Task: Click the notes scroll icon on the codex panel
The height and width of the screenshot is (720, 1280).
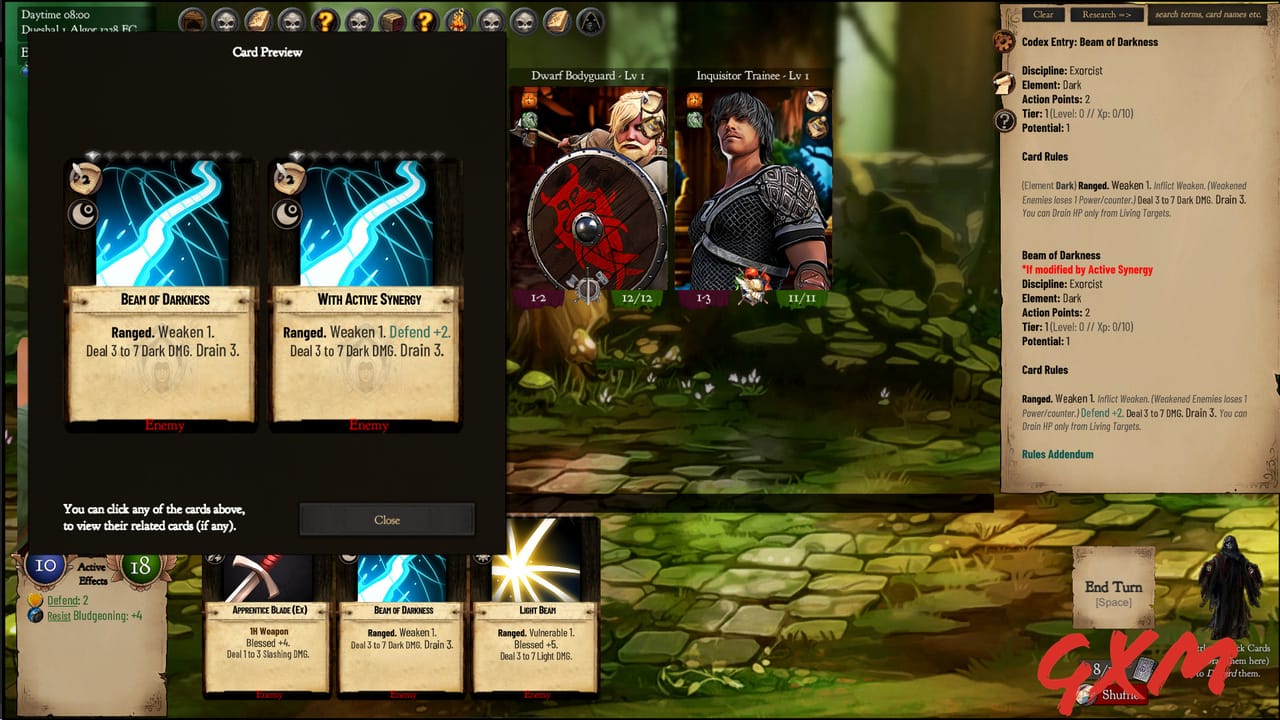Action: pyautogui.click(x=1003, y=83)
